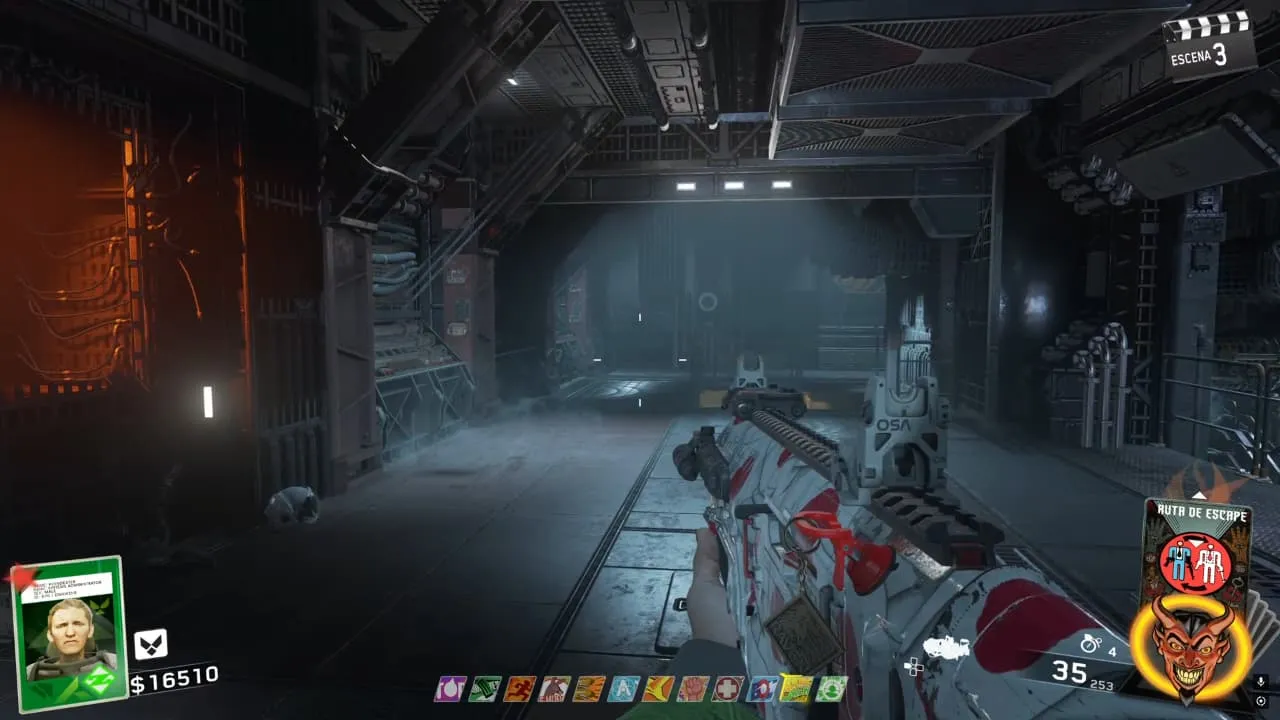Screen dimensions: 1280x720
Task: Click the white winged emblem icon
Action: pyautogui.click(x=150, y=643)
